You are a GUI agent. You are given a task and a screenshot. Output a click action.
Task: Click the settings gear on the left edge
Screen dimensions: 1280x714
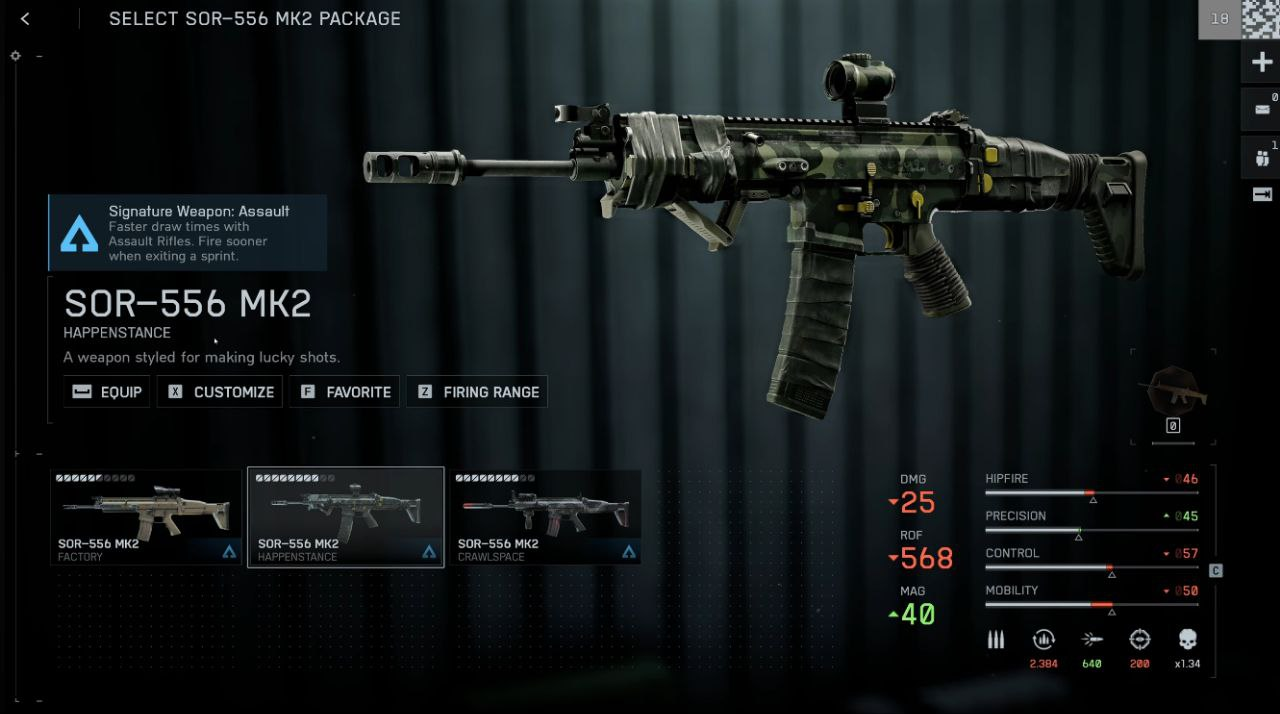(x=16, y=56)
